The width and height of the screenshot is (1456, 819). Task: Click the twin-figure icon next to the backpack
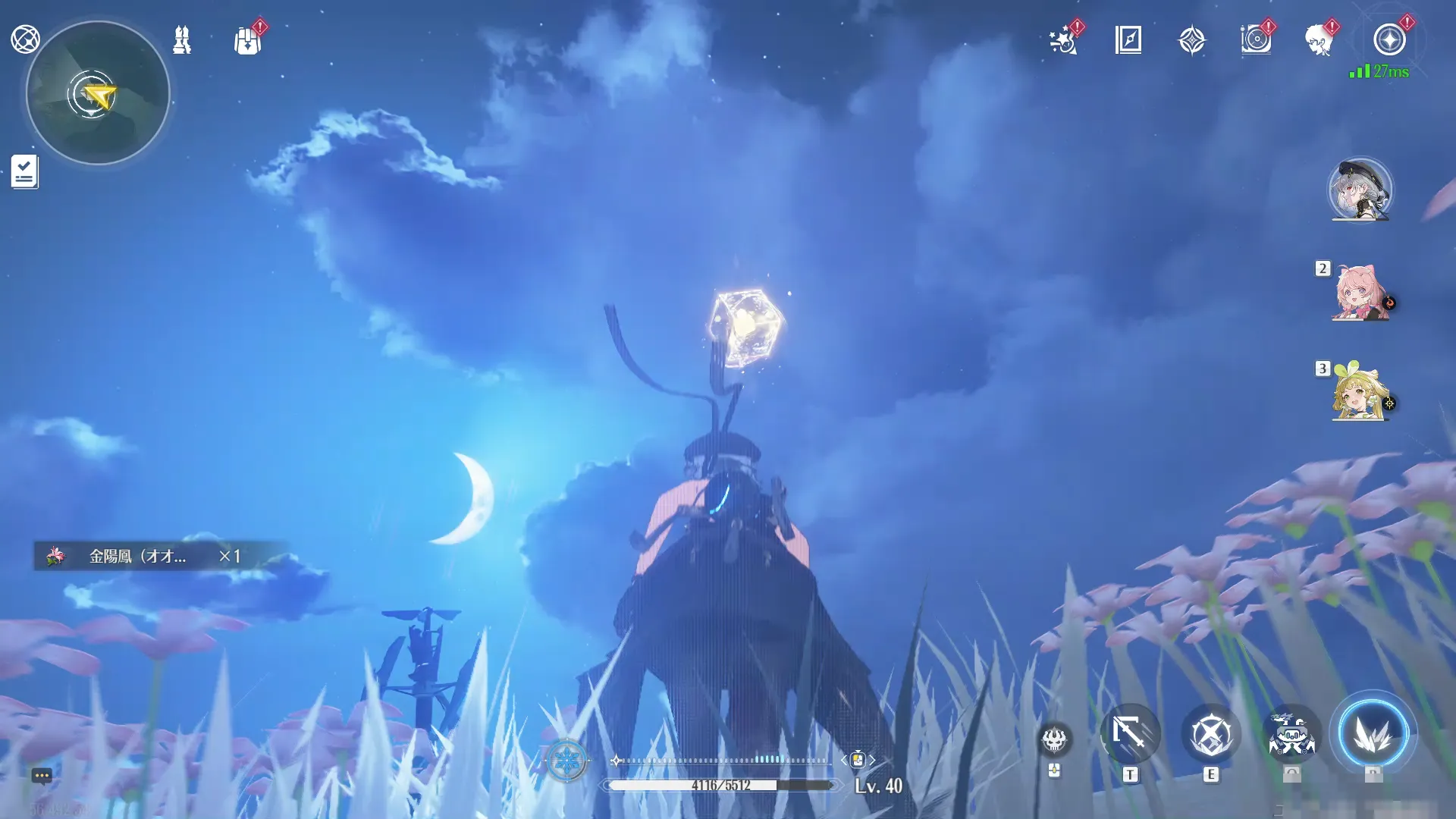pos(182,39)
